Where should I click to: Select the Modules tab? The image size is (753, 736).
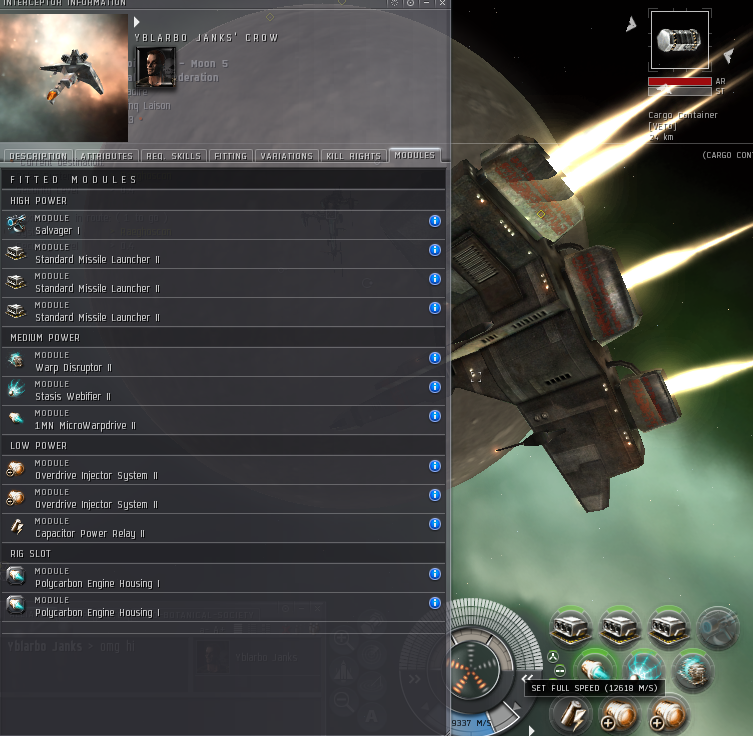[x=414, y=155]
